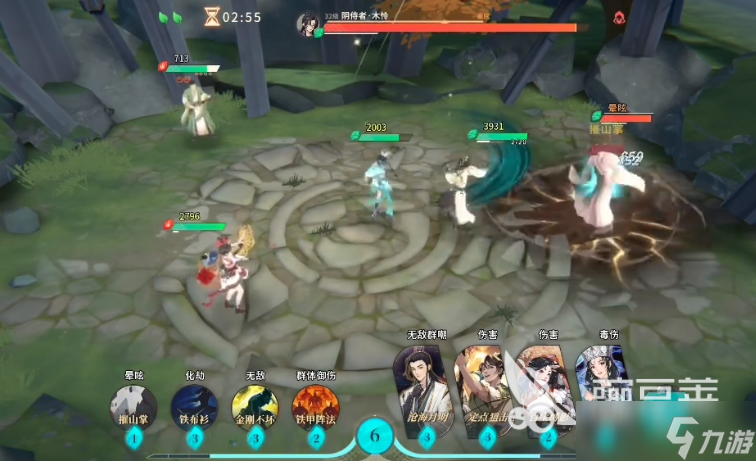Cast the 金刚不坏 invincibility skill
This screenshot has height=461, width=756.
click(254, 408)
